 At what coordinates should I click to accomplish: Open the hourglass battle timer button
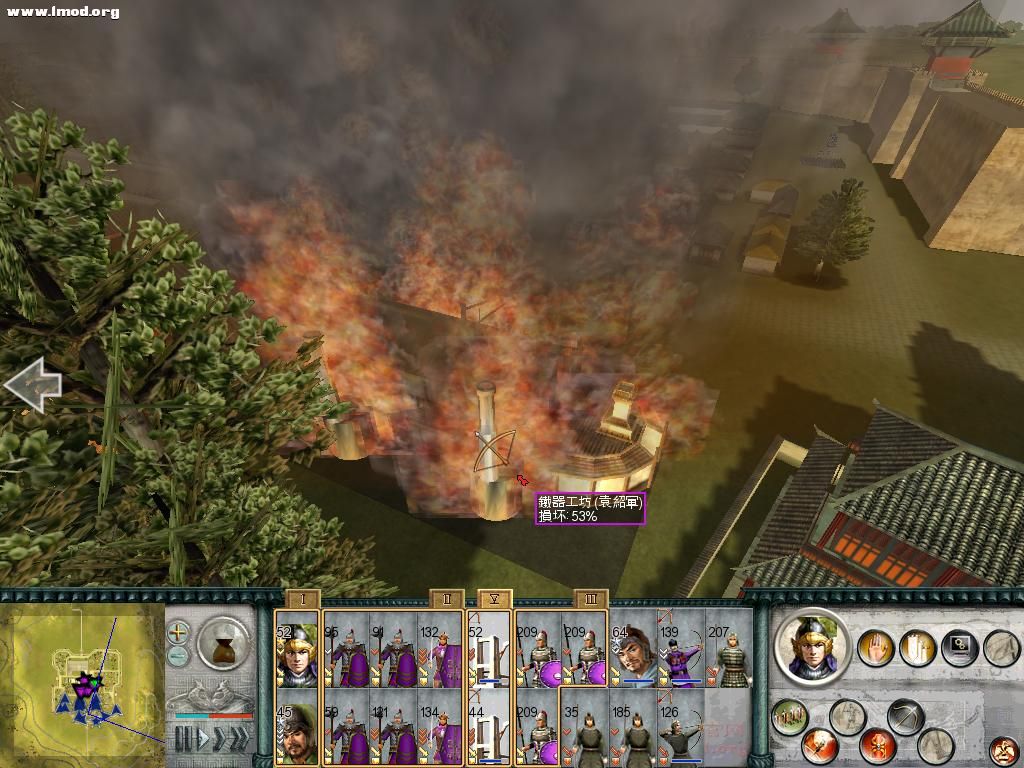click(222, 642)
